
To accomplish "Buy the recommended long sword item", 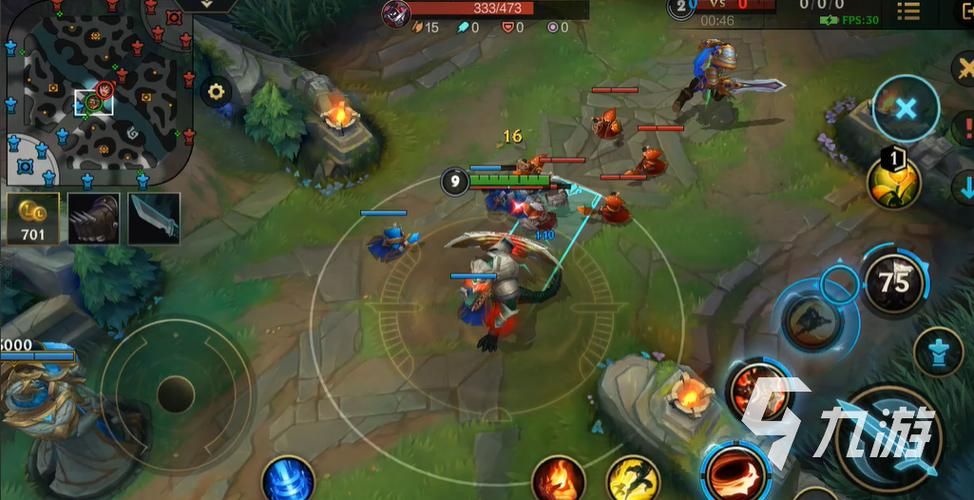I will coord(154,218).
